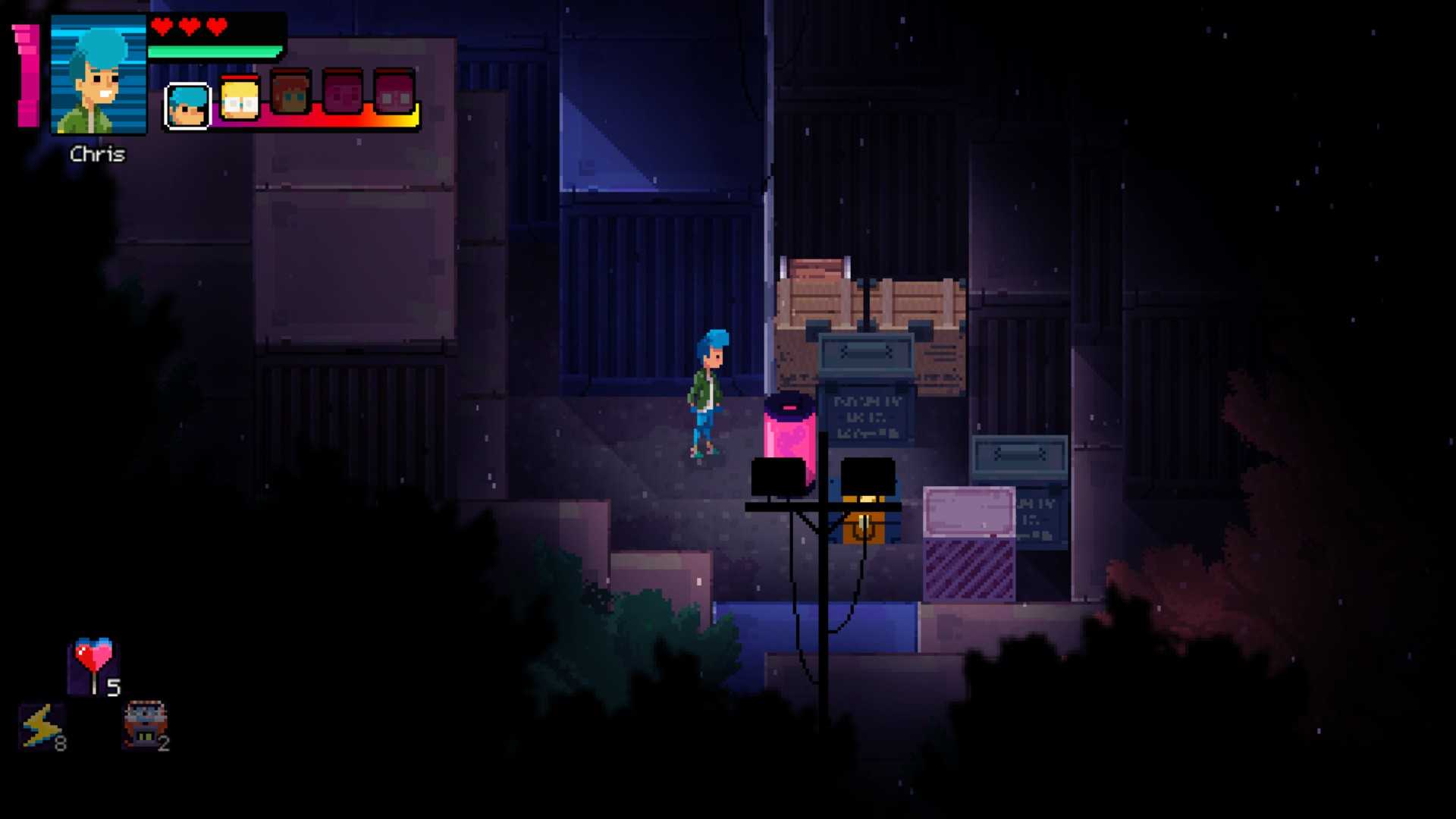The height and width of the screenshot is (819, 1456).
Task: Switch to the brown-haired party member
Action: (291, 96)
